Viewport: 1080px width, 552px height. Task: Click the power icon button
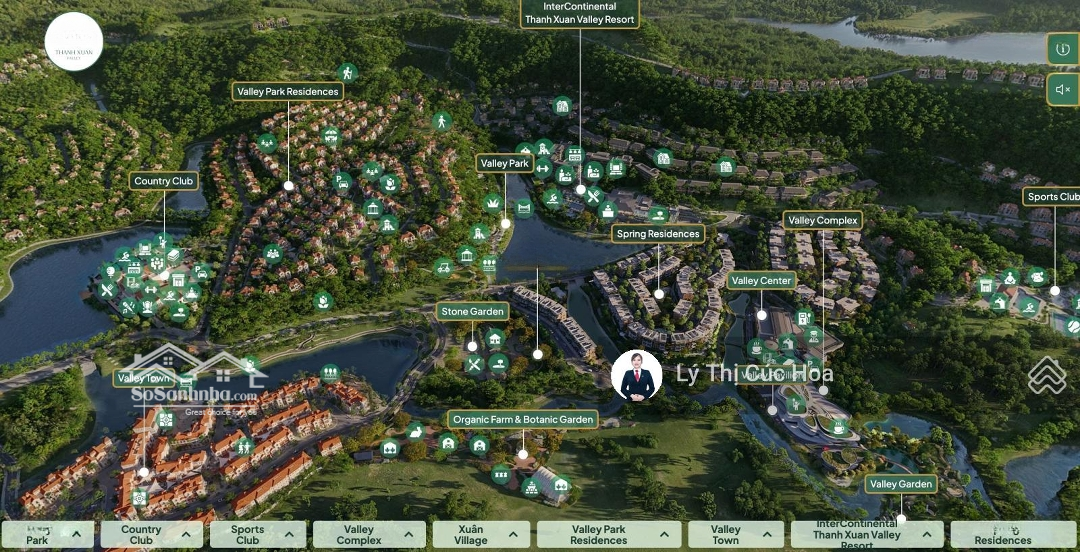click(1062, 49)
